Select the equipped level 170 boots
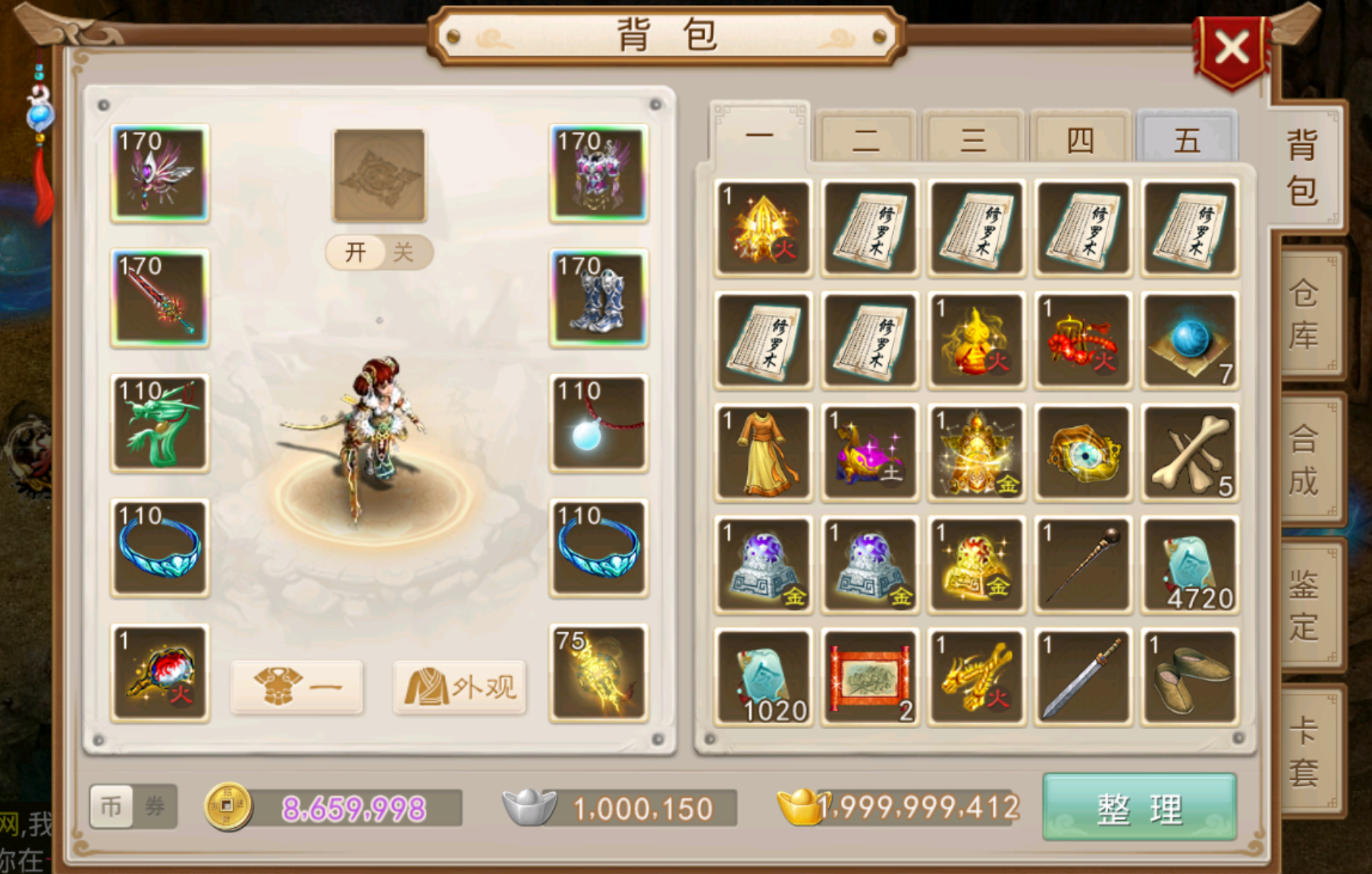Viewport: 1372px width, 874px height. pos(598,298)
